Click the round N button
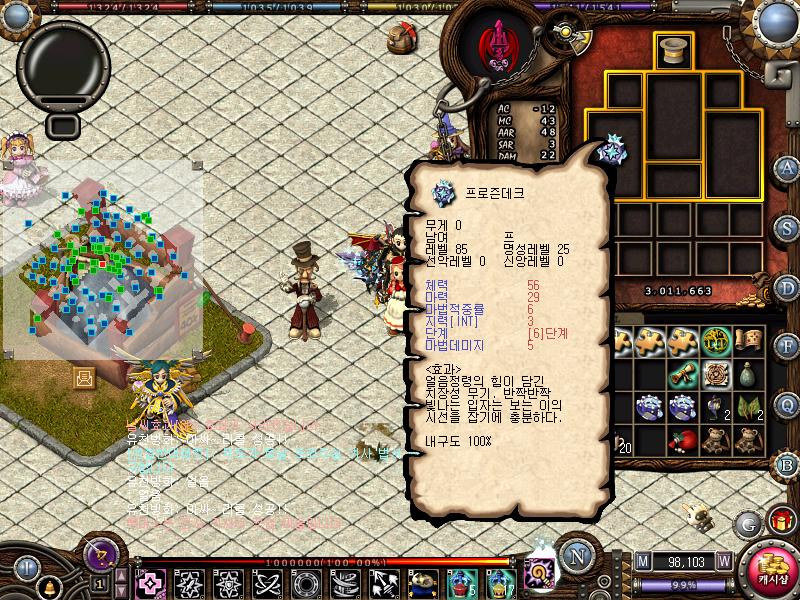 coord(577,556)
